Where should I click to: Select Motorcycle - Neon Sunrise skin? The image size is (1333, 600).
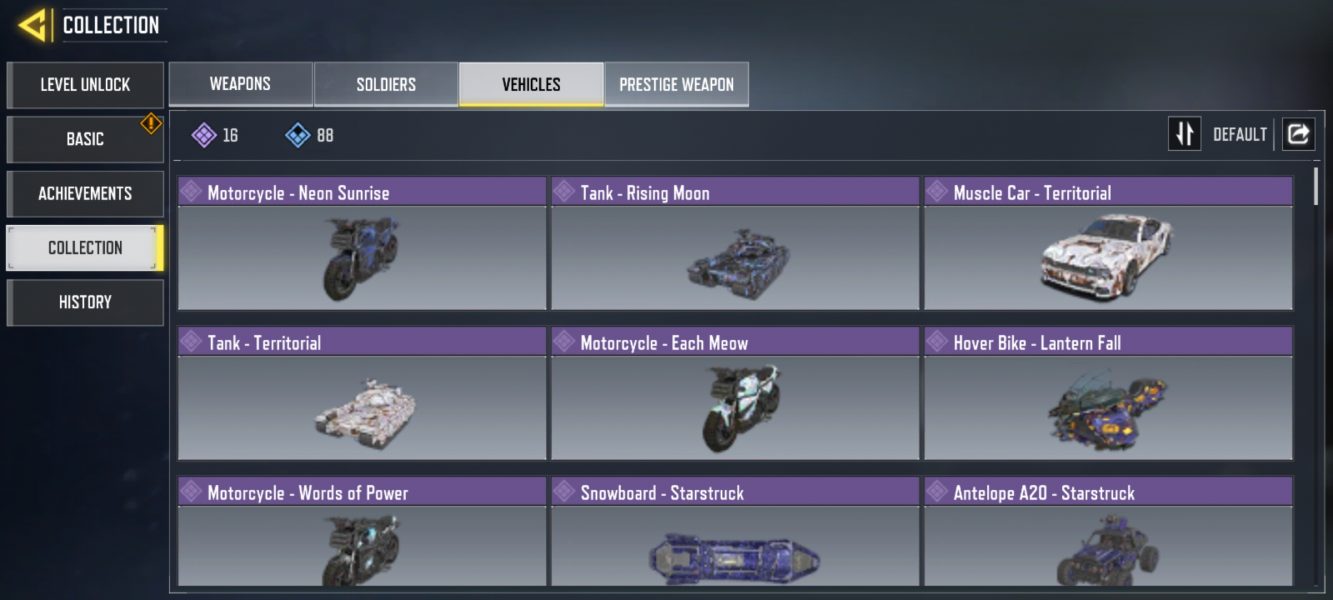tap(362, 244)
